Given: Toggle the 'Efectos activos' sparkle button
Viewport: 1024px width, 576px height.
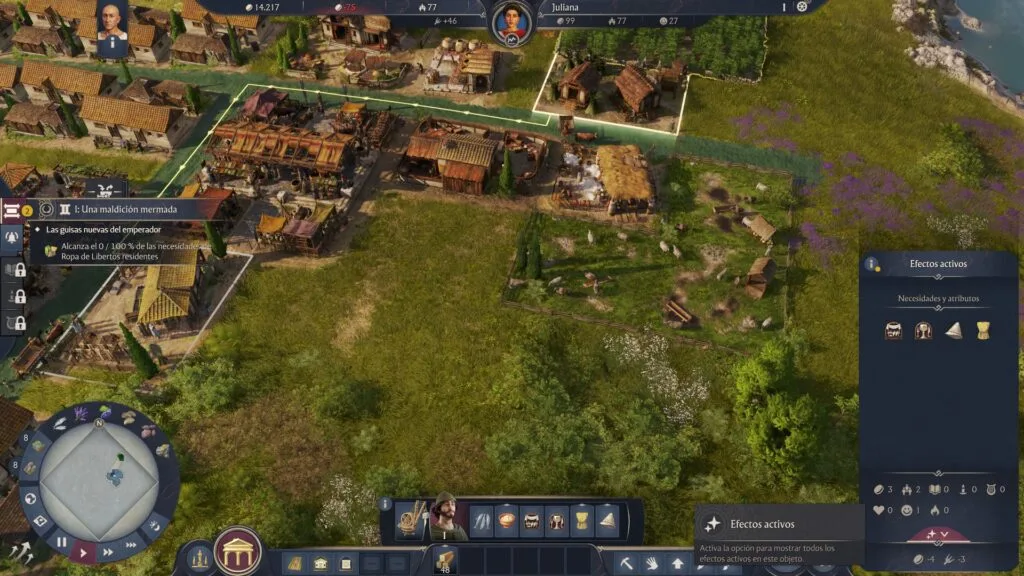Looking at the screenshot, I should click(712, 523).
